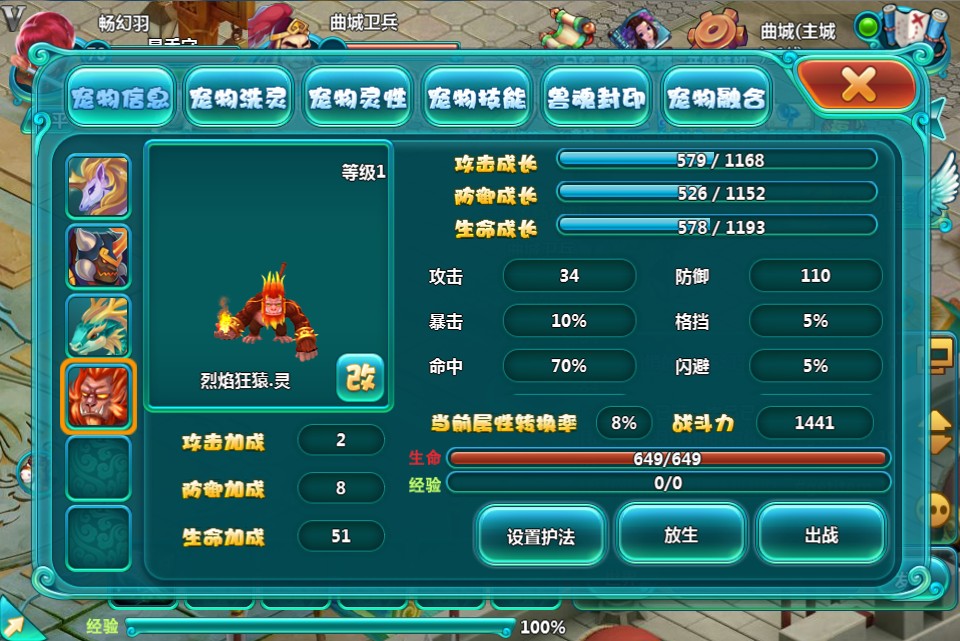
Task: Click the 设置护法 button
Action: (541, 535)
